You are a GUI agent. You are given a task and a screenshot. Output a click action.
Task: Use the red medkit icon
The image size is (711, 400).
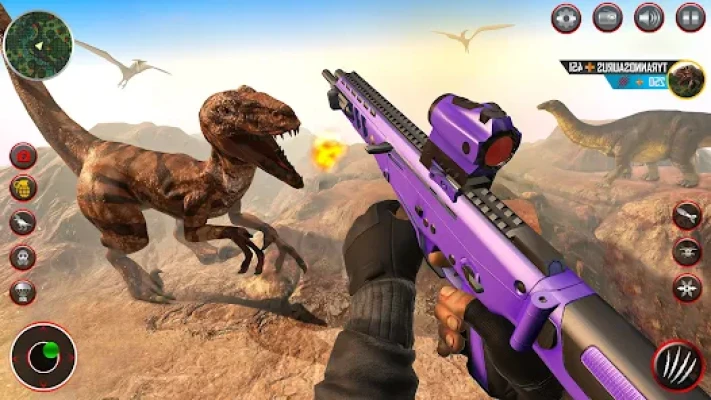pos(23,156)
